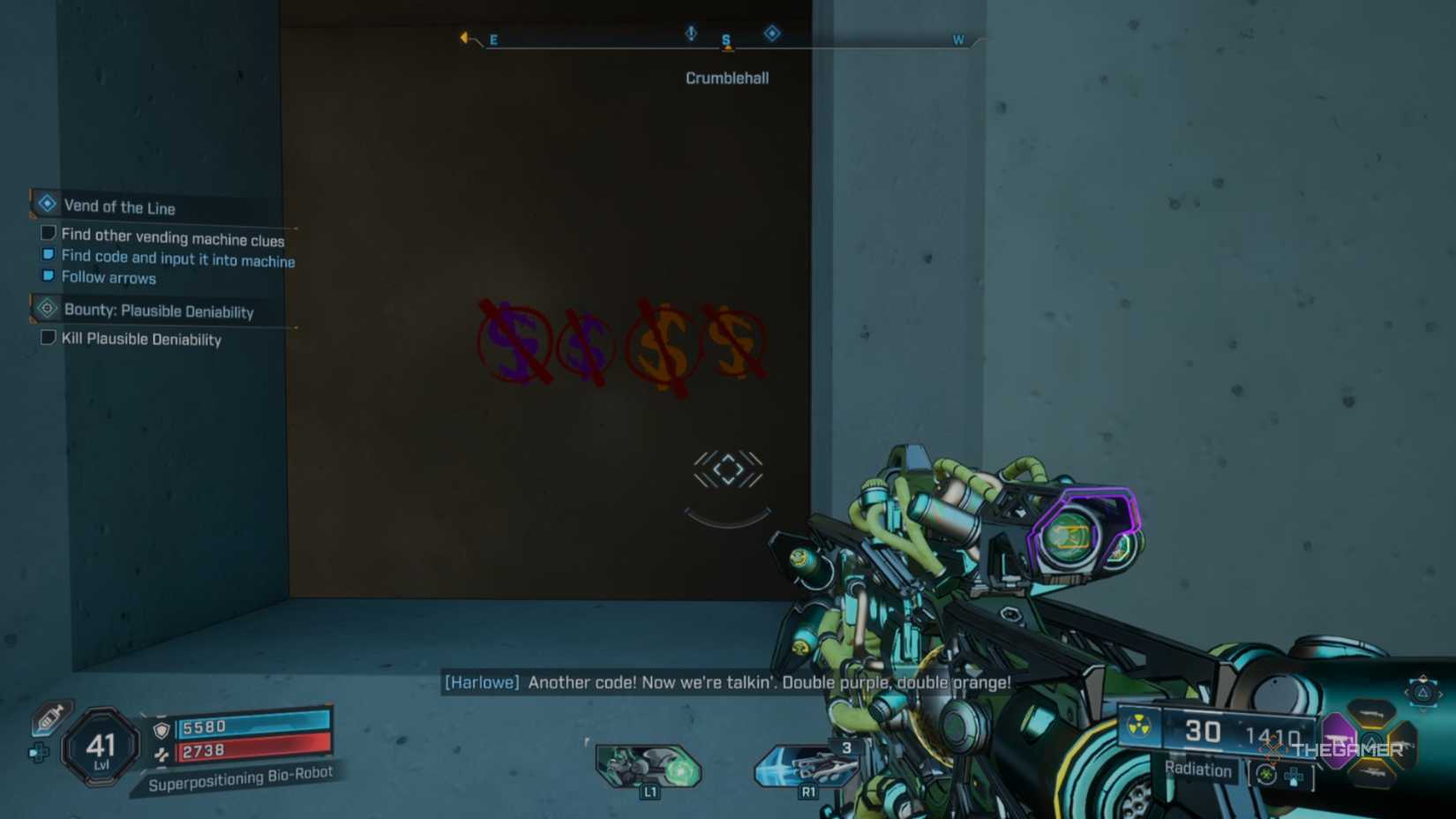The width and height of the screenshot is (1456, 819).
Task: Select the gun skill icon above R1 prompt
Action: point(807,766)
